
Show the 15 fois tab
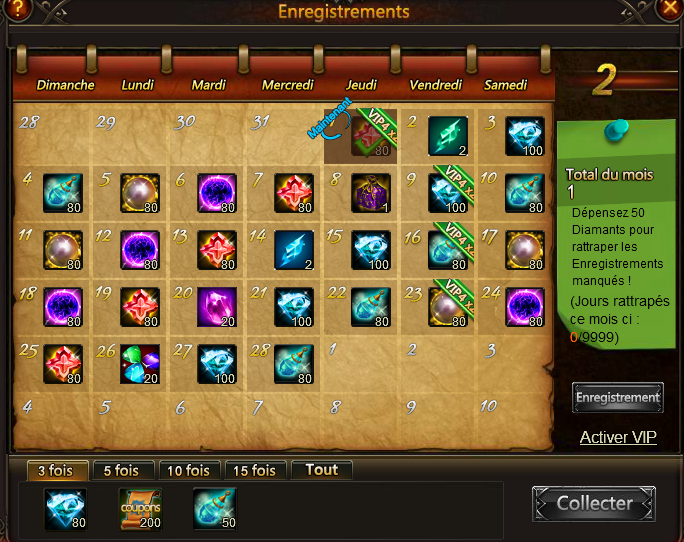click(x=254, y=470)
